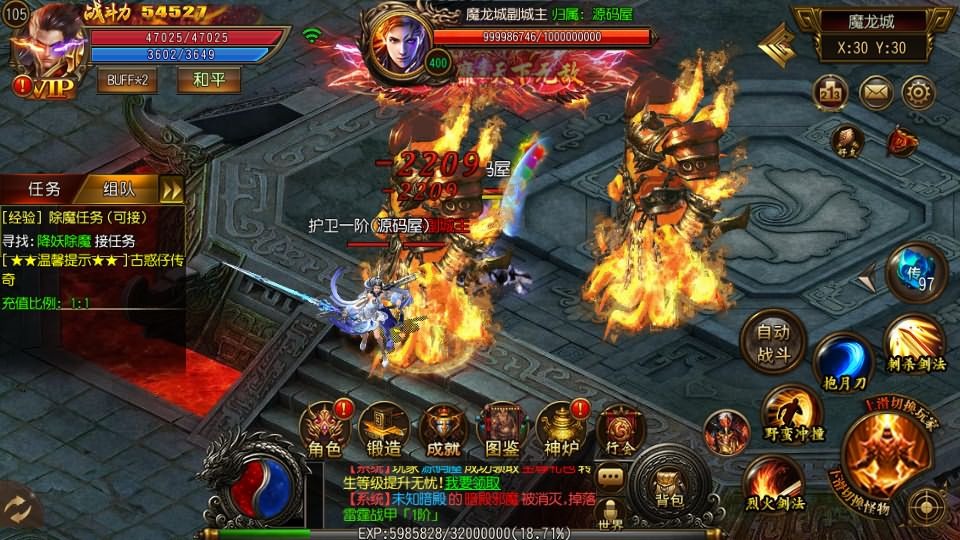Cast the 烈火剑法 fire sword skill

[x=774, y=483]
